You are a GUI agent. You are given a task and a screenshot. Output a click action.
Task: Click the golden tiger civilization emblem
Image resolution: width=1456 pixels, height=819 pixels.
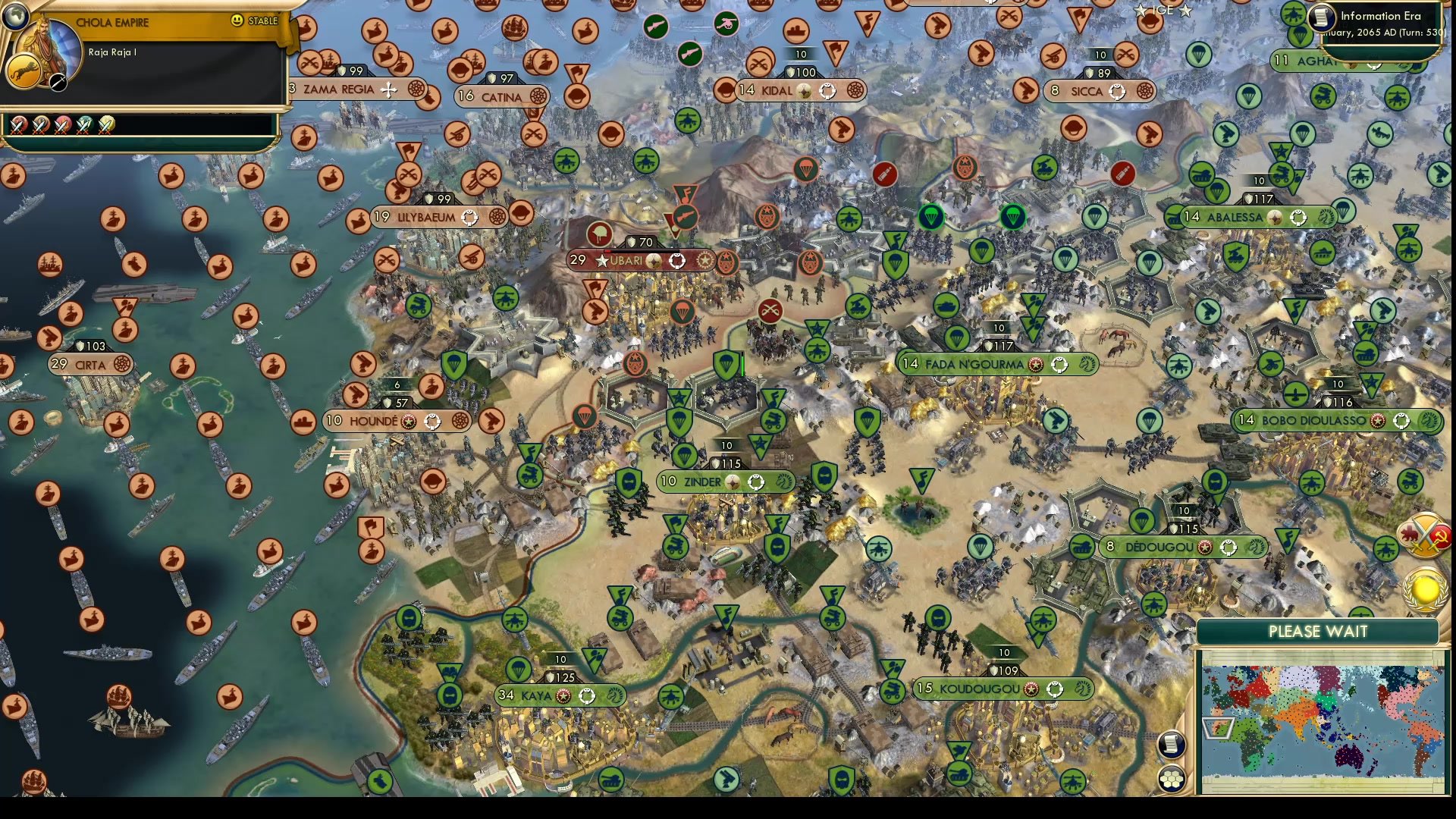coord(24,73)
